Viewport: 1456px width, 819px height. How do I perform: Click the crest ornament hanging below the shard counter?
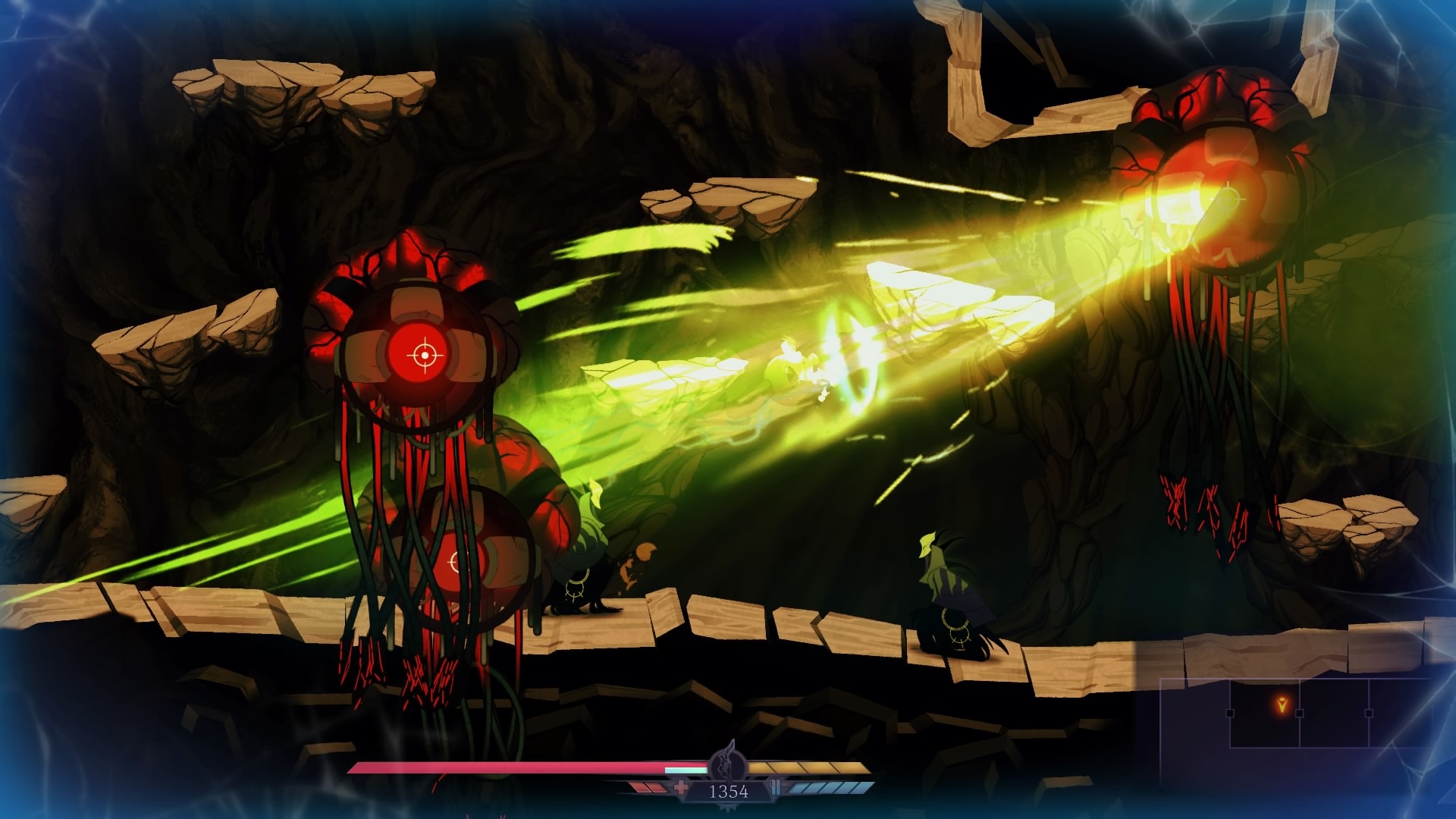pyautogui.click(x=727, y=808)
